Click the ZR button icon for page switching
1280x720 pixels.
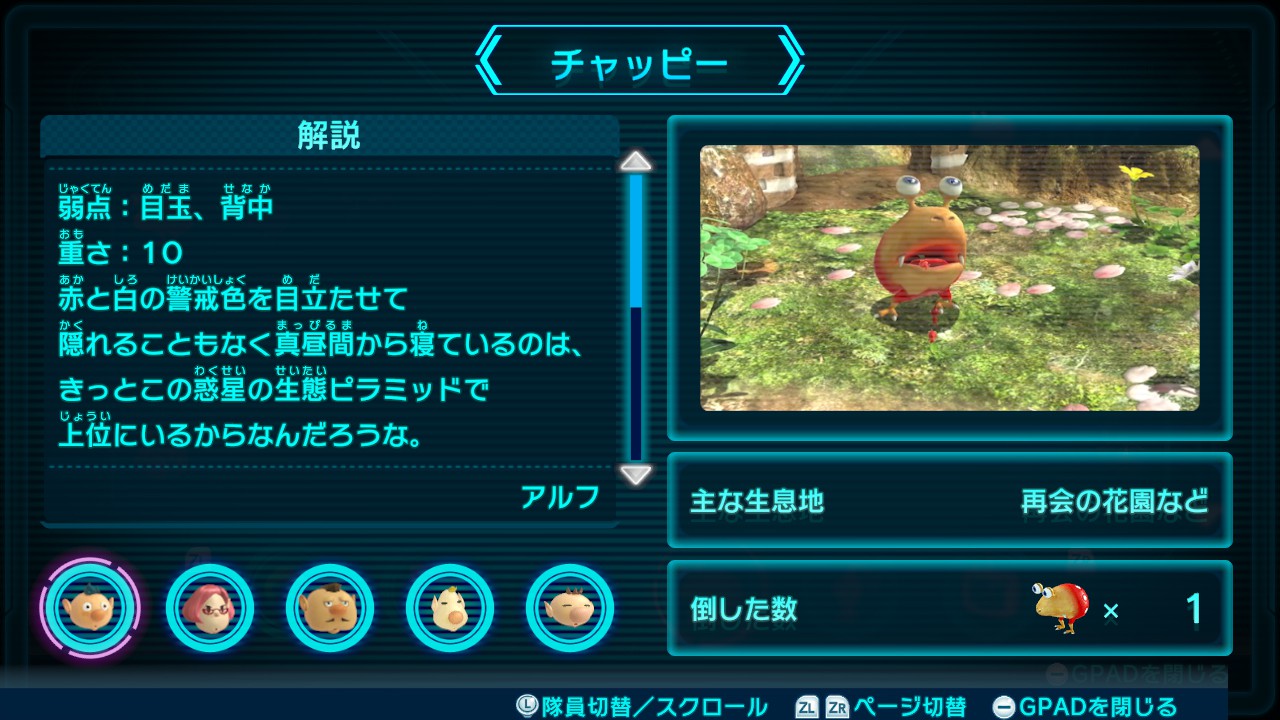[x=837, y=706]
